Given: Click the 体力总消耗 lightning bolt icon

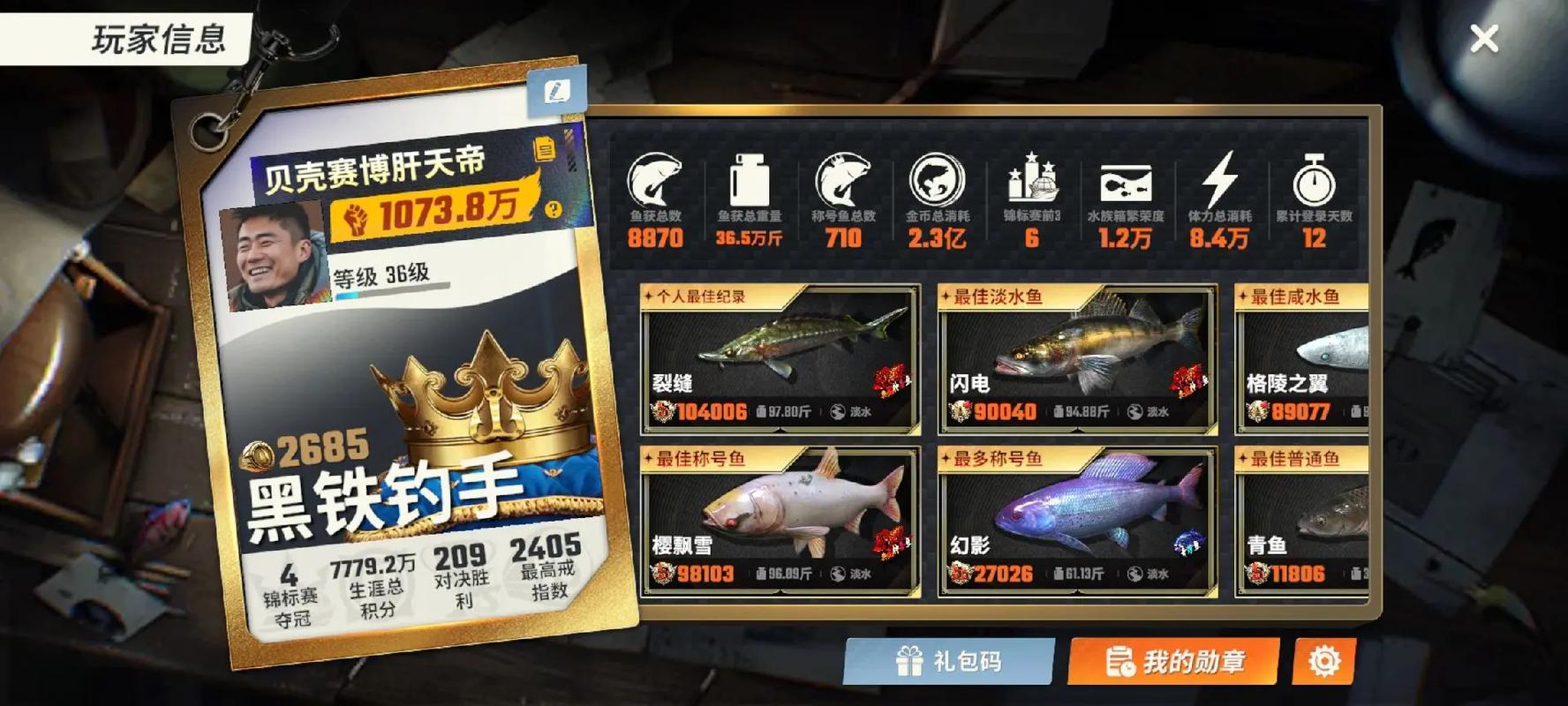Looking at the screenshot, I should (1220, 179).
